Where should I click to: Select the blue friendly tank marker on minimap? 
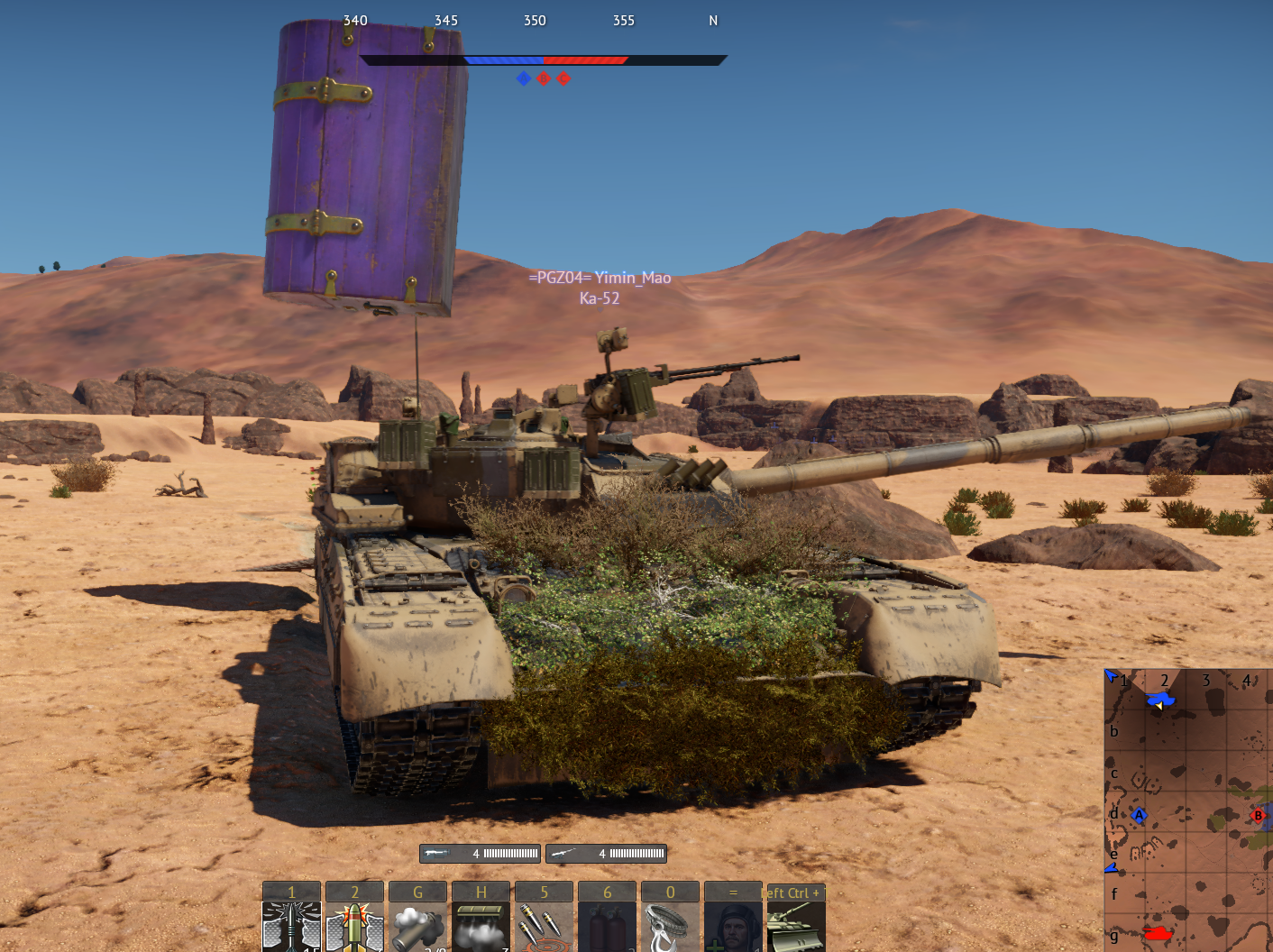[1160, 700]
